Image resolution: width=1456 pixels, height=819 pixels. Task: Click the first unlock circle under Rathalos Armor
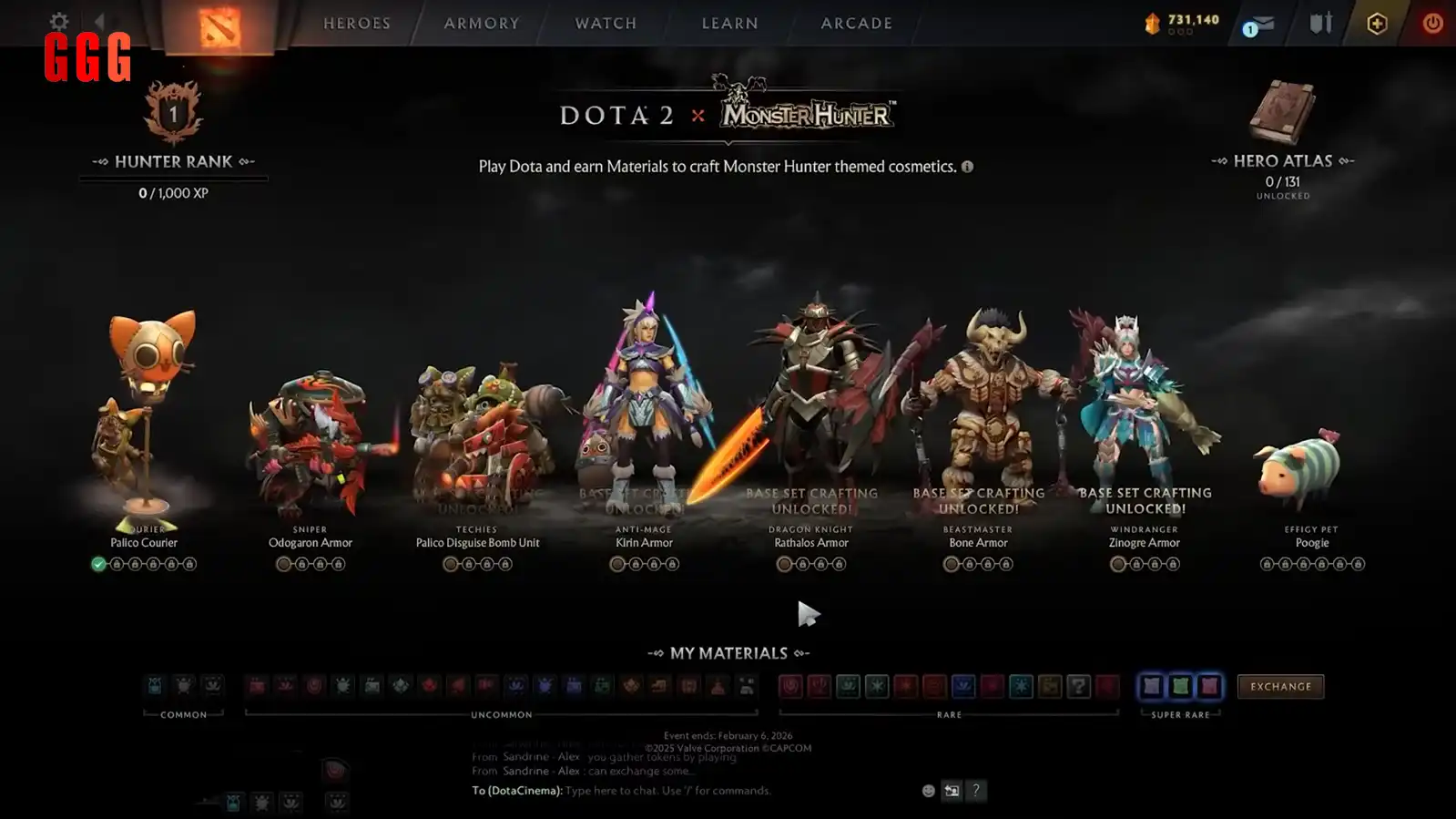[784, 564]
